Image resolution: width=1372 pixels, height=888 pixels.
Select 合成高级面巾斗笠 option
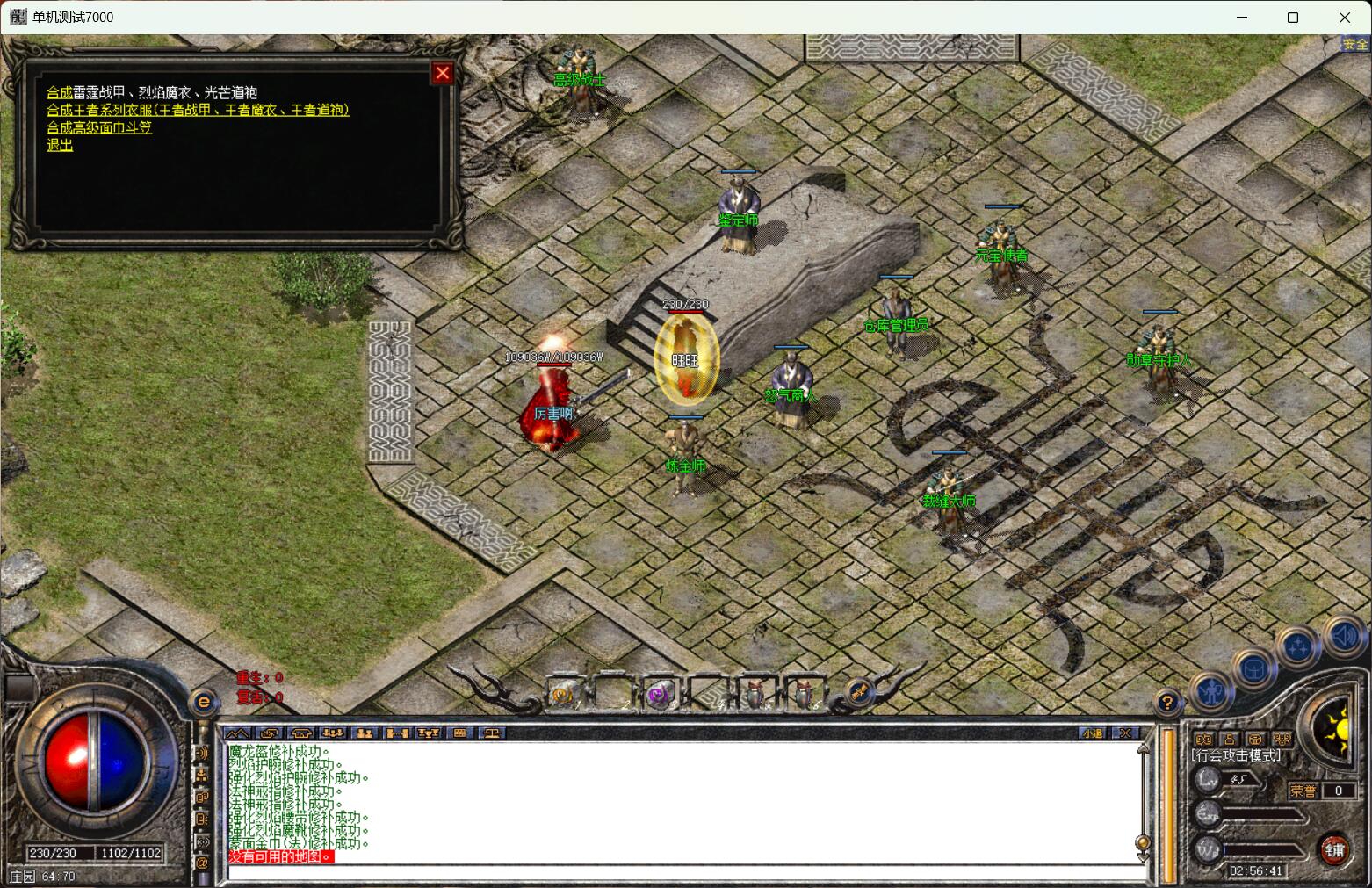tap(99, 127)
